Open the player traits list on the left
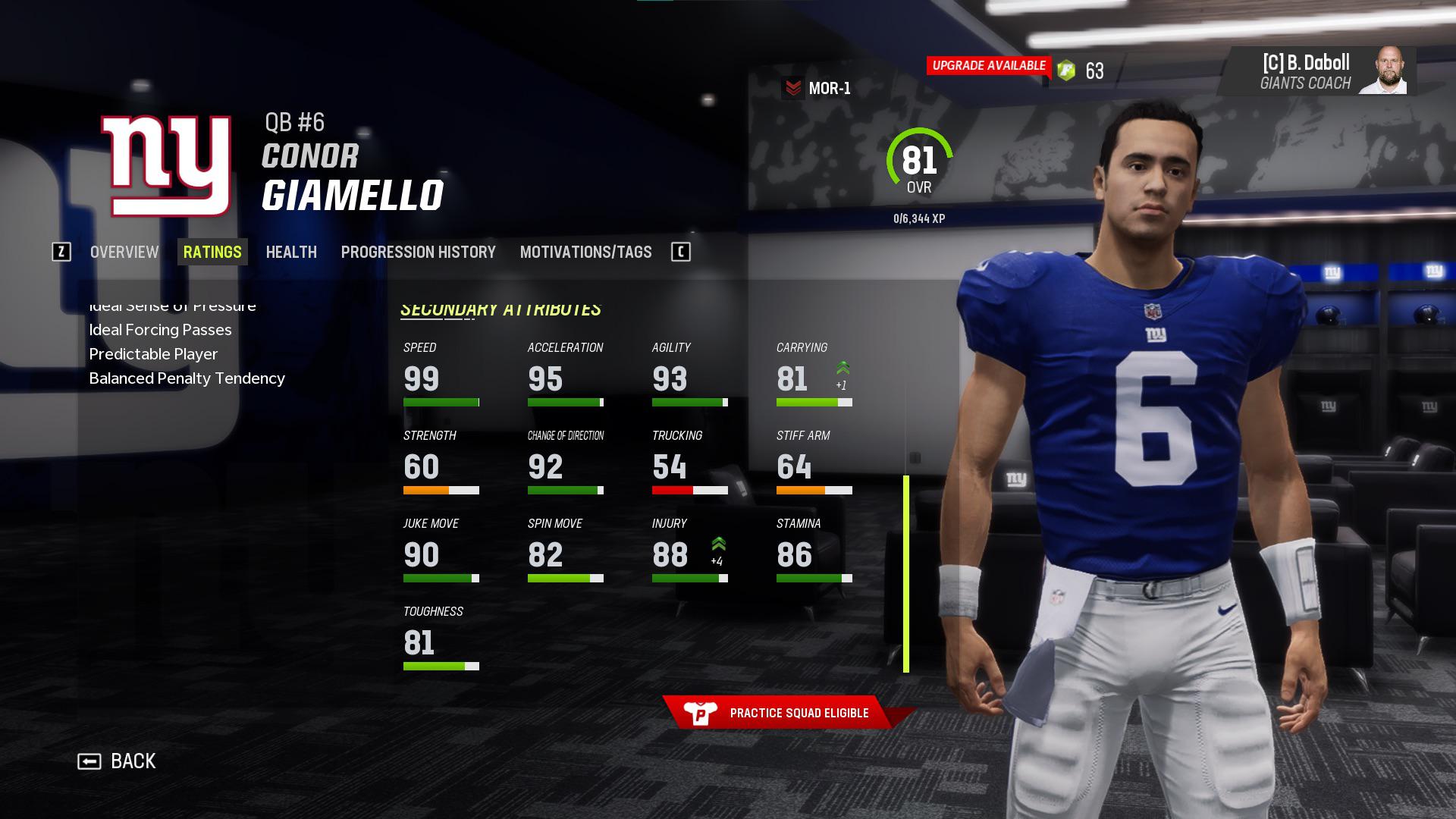1456x819 pixels. coord(187,341)
